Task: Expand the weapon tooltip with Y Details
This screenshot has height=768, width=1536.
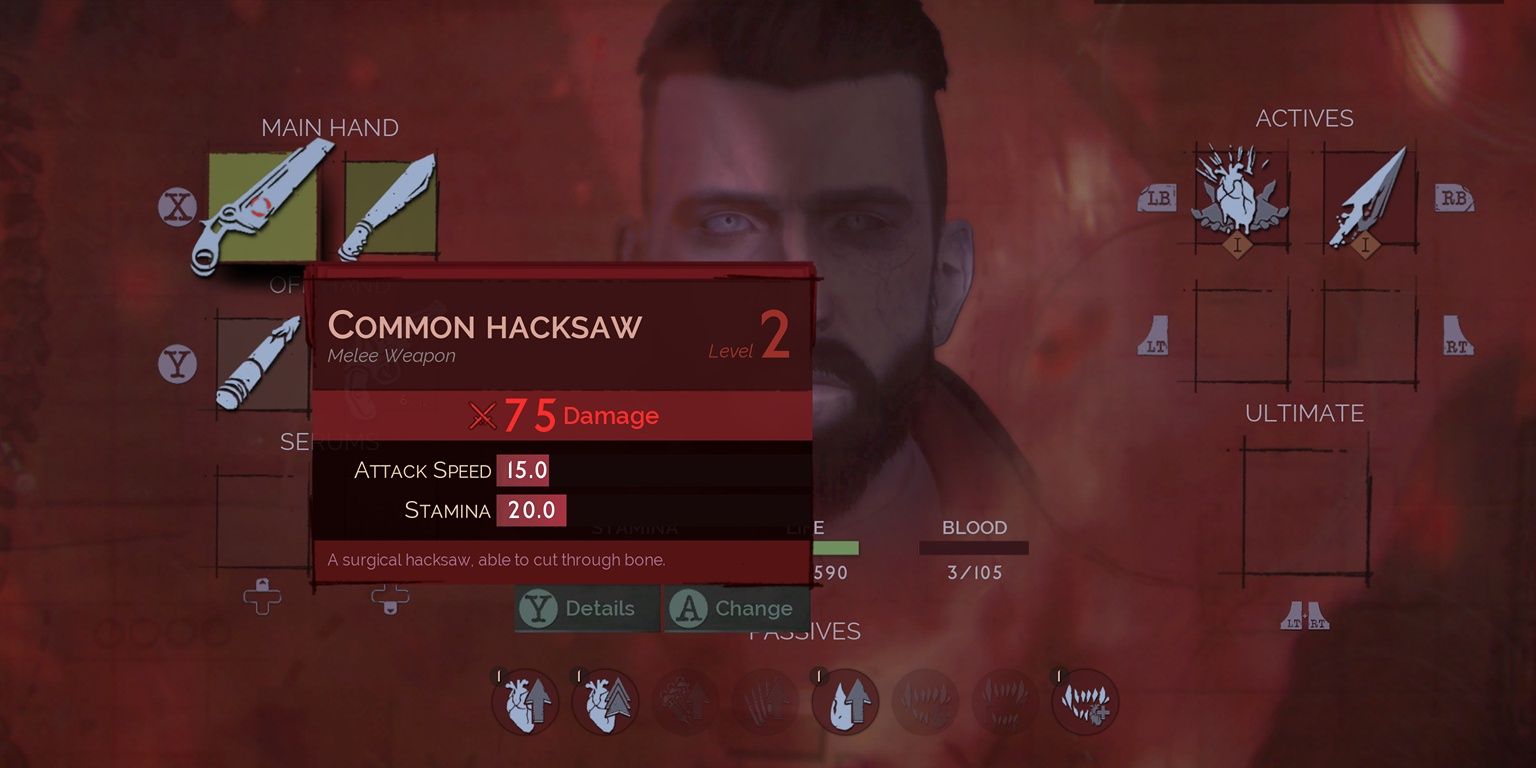Action: [585, 608]
